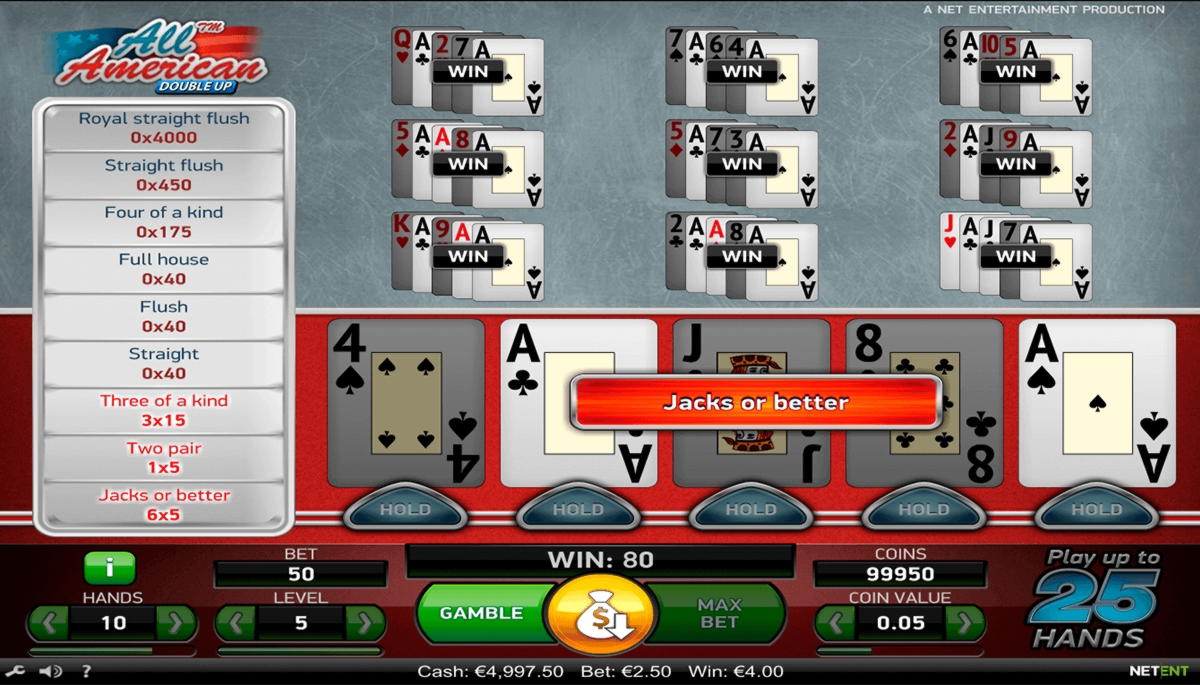Hold the four of spades card
The image size is (1200, 685).
(405, 510)
